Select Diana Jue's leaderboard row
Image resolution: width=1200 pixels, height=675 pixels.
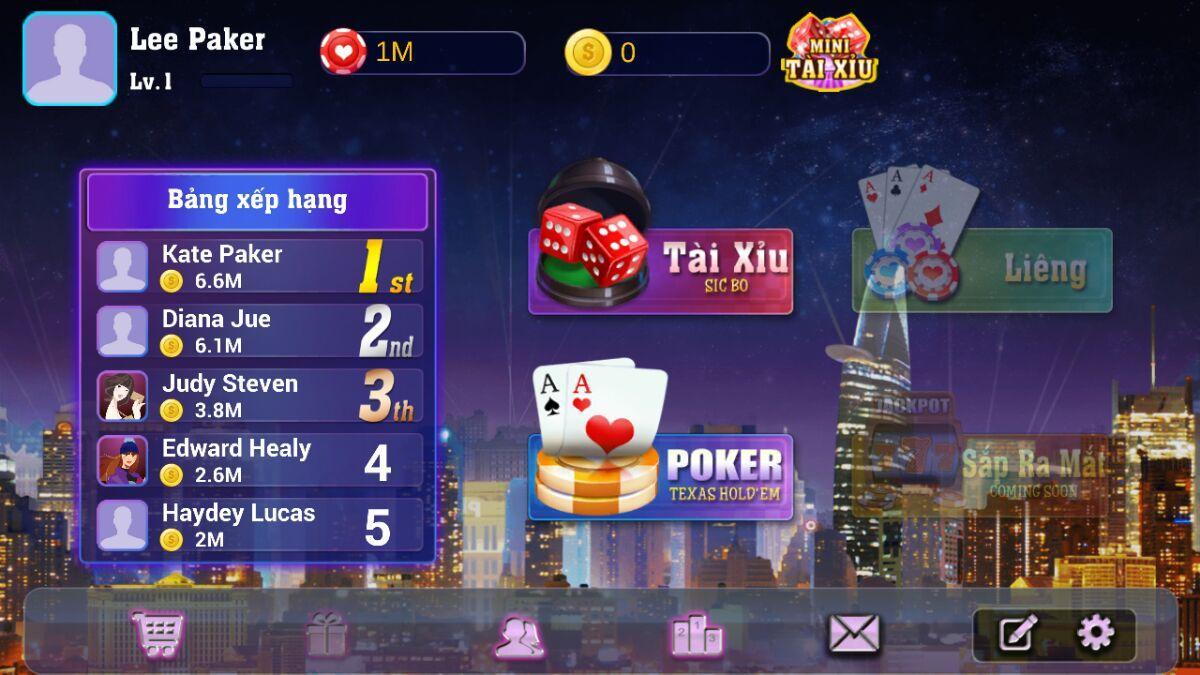[x=259, y=331]
